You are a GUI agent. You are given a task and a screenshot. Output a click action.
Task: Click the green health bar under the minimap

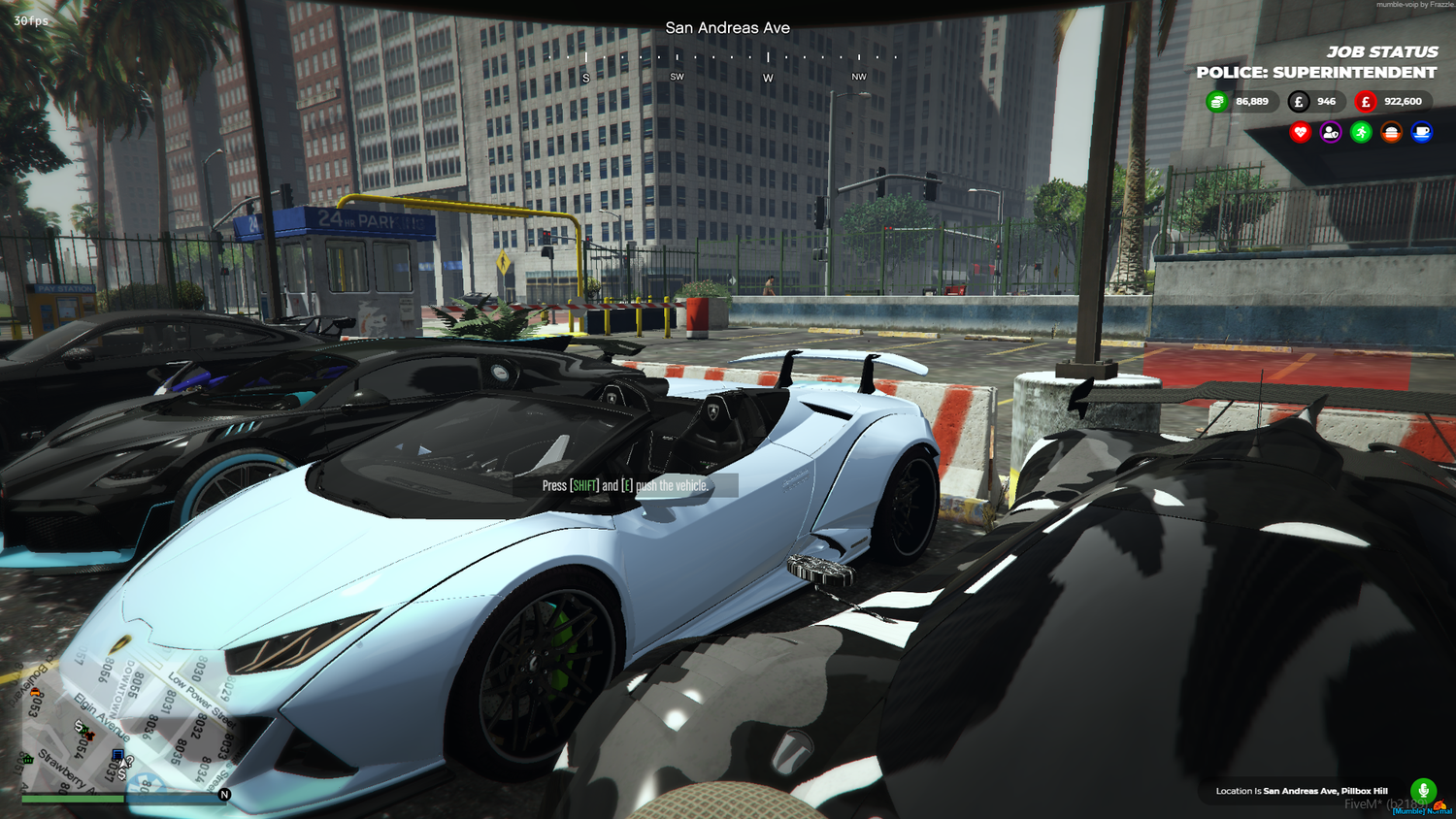(x=73, y=799)
